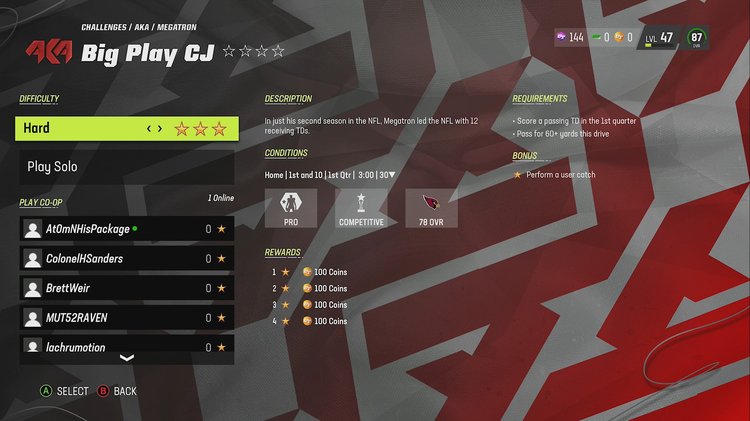
Task: Open the 78 OVR Cardinals opponent tile
Action: [x=431, y=208]
